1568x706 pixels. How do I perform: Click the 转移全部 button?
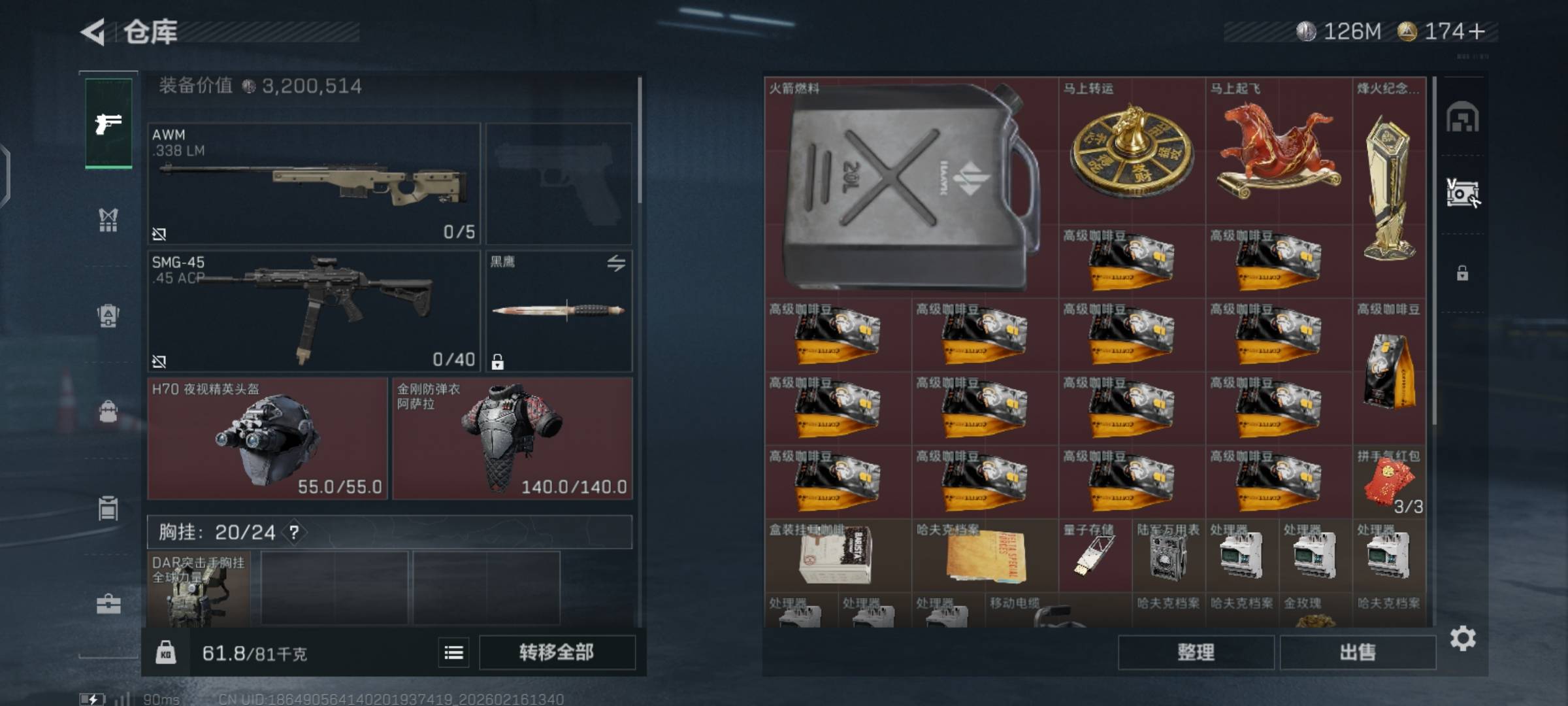tap(557, 652)
